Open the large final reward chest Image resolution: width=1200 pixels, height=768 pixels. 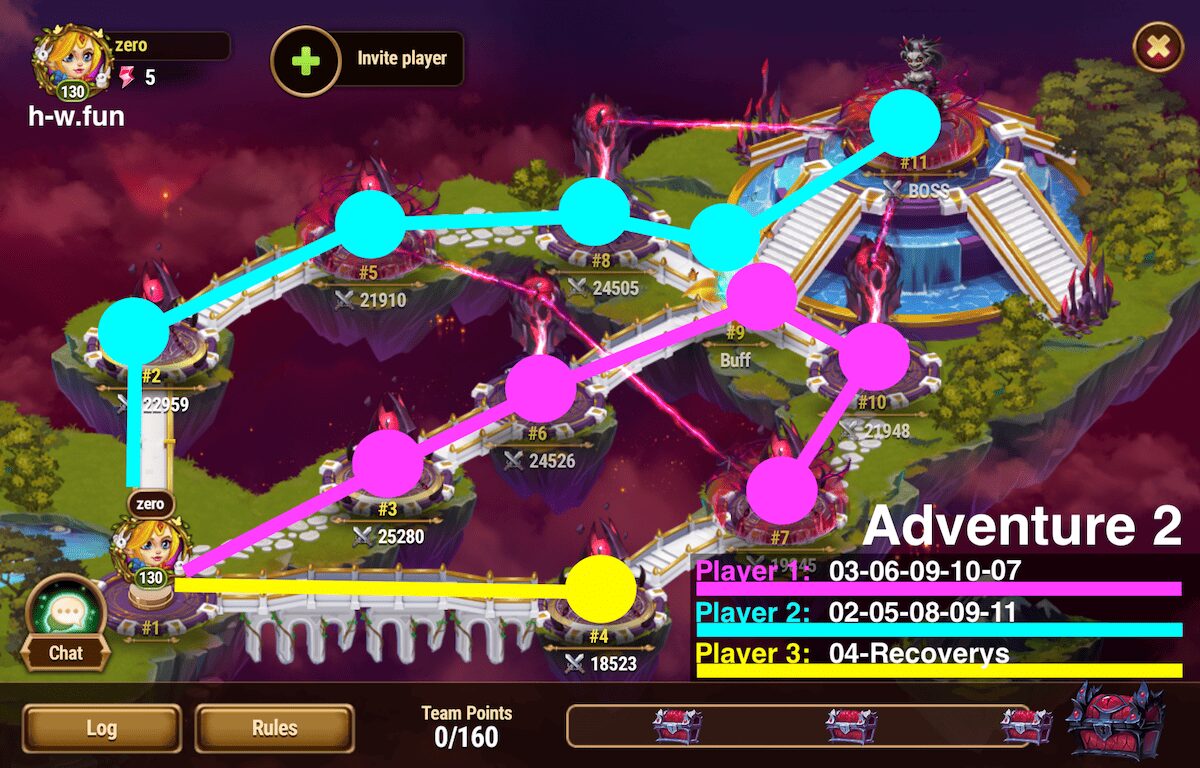1115,721
